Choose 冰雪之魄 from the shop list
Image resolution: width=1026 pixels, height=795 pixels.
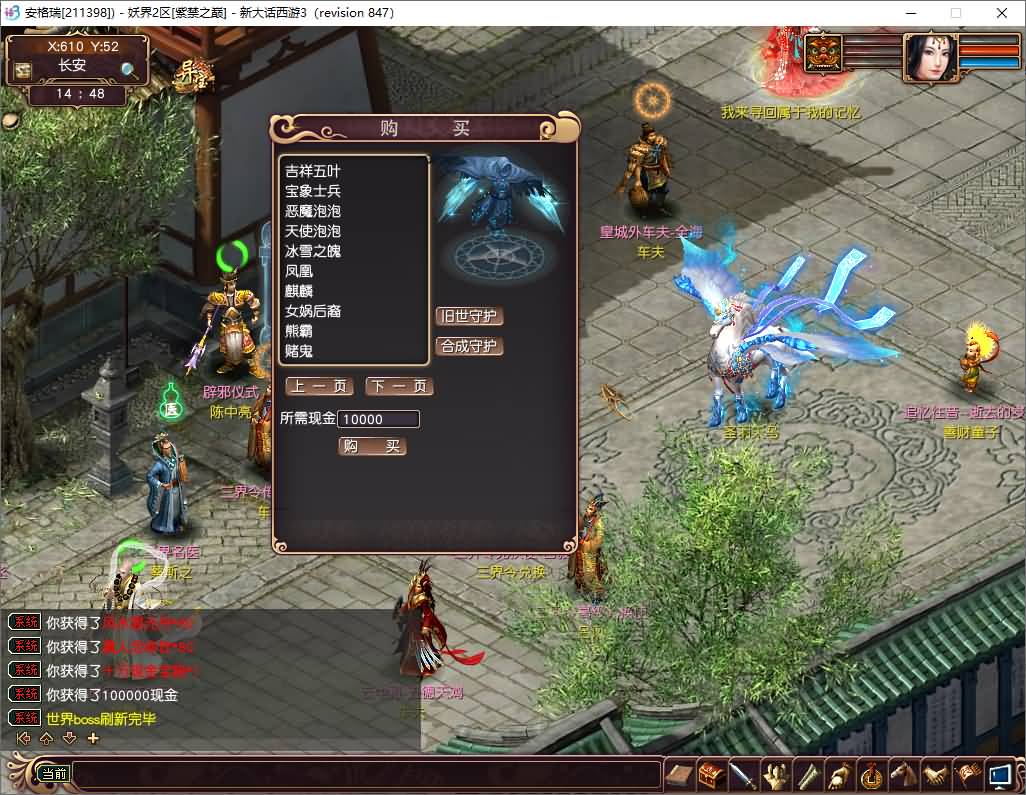tap(313, 251)
